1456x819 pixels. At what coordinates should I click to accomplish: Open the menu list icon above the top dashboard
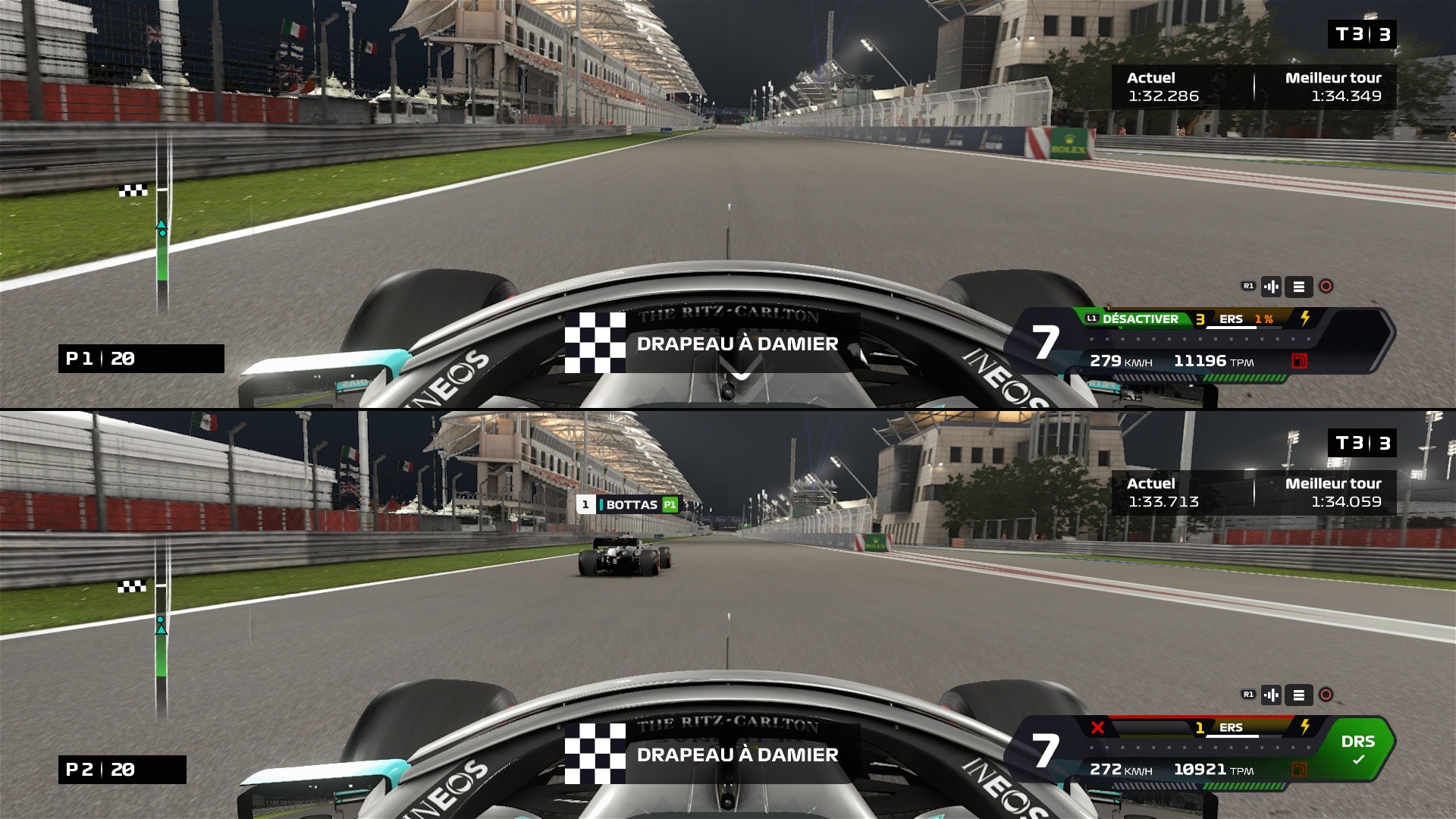pyautogui.click(x=1300, y=287)
